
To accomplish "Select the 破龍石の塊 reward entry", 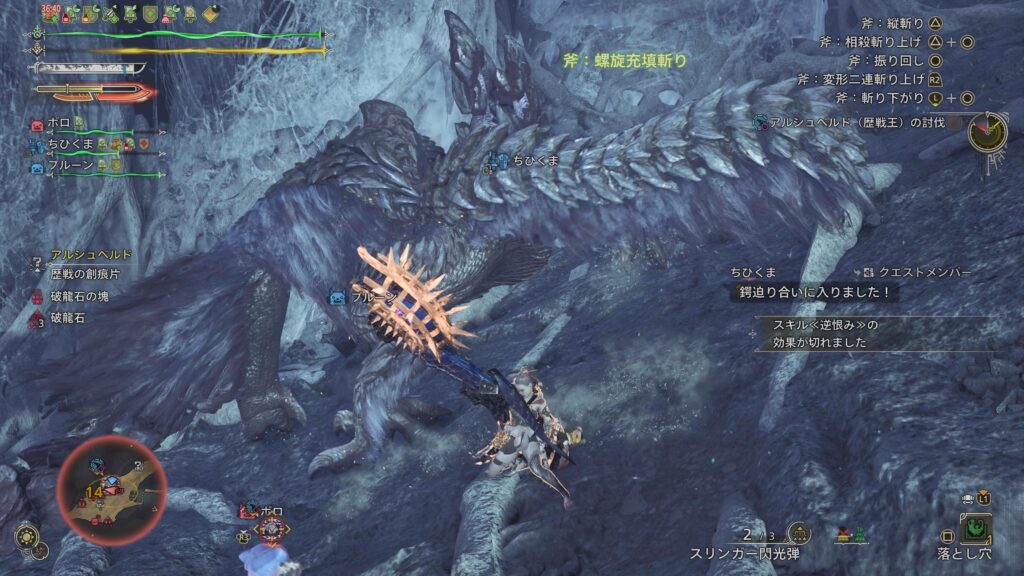I will (x=80, y=295).
